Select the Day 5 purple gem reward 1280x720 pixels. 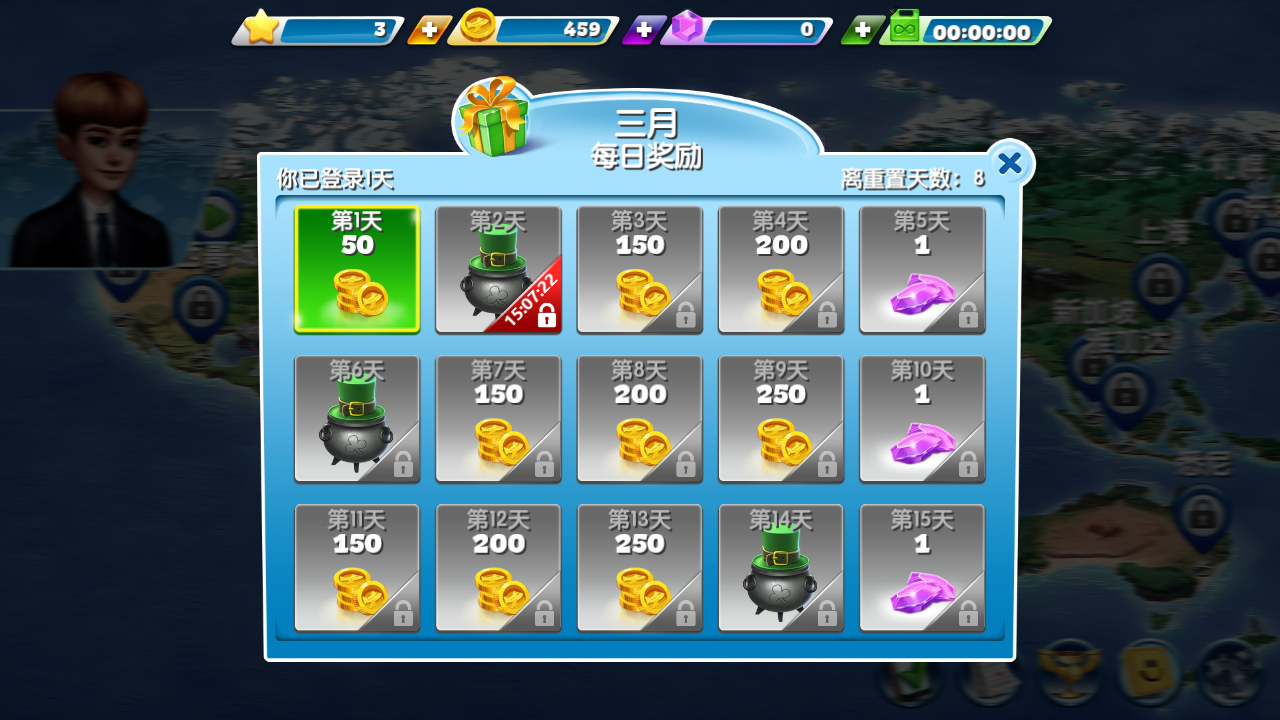point(922,269)
